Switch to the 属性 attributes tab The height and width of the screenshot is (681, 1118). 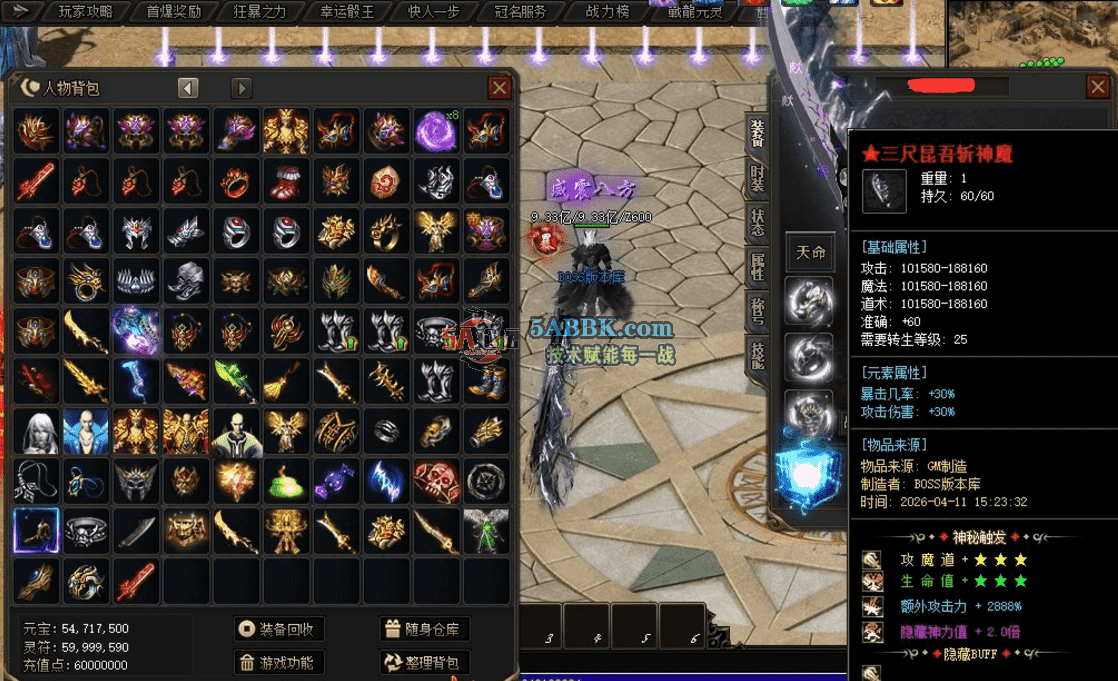click(757, 267)
